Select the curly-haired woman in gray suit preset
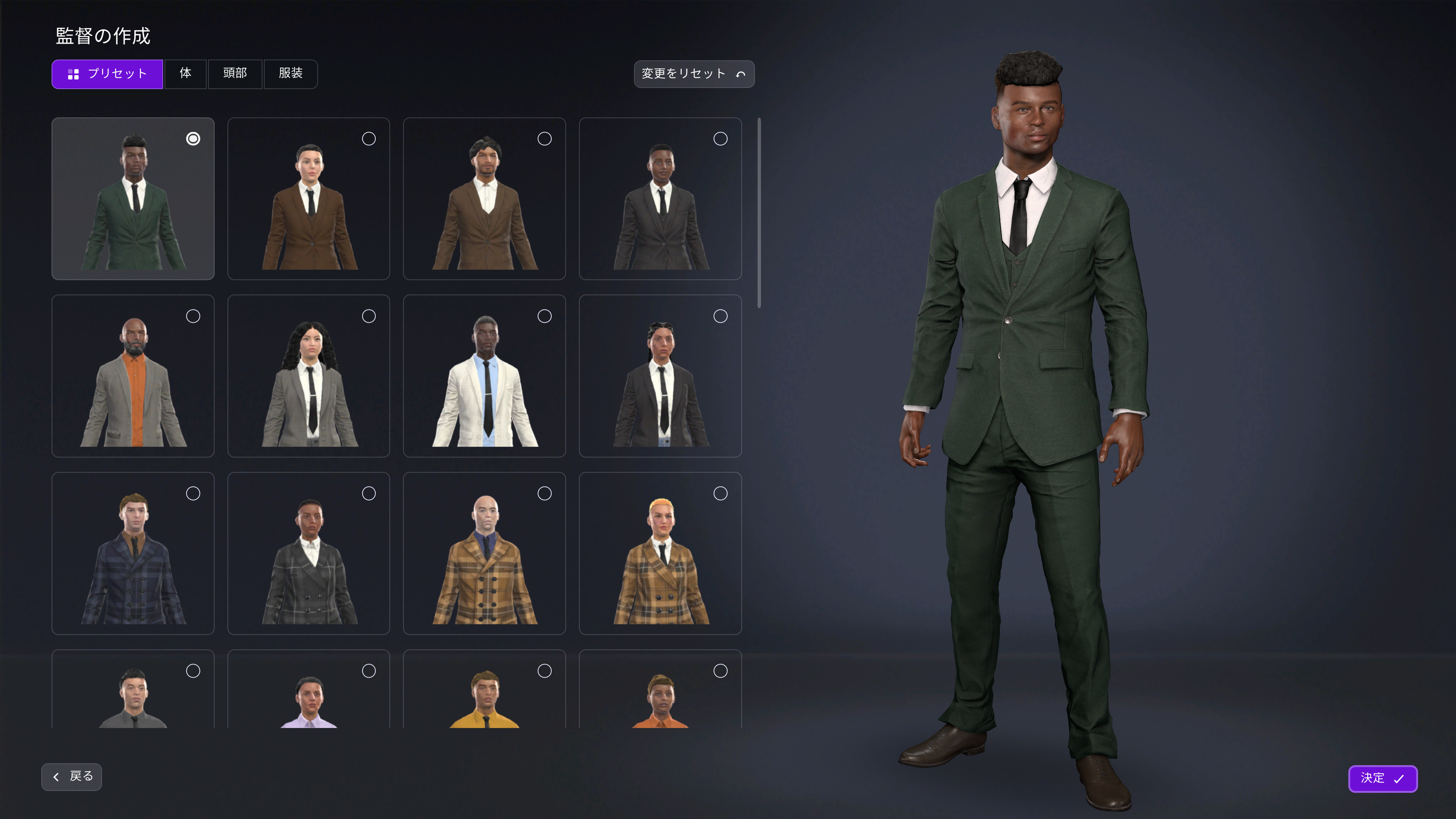 309,376
